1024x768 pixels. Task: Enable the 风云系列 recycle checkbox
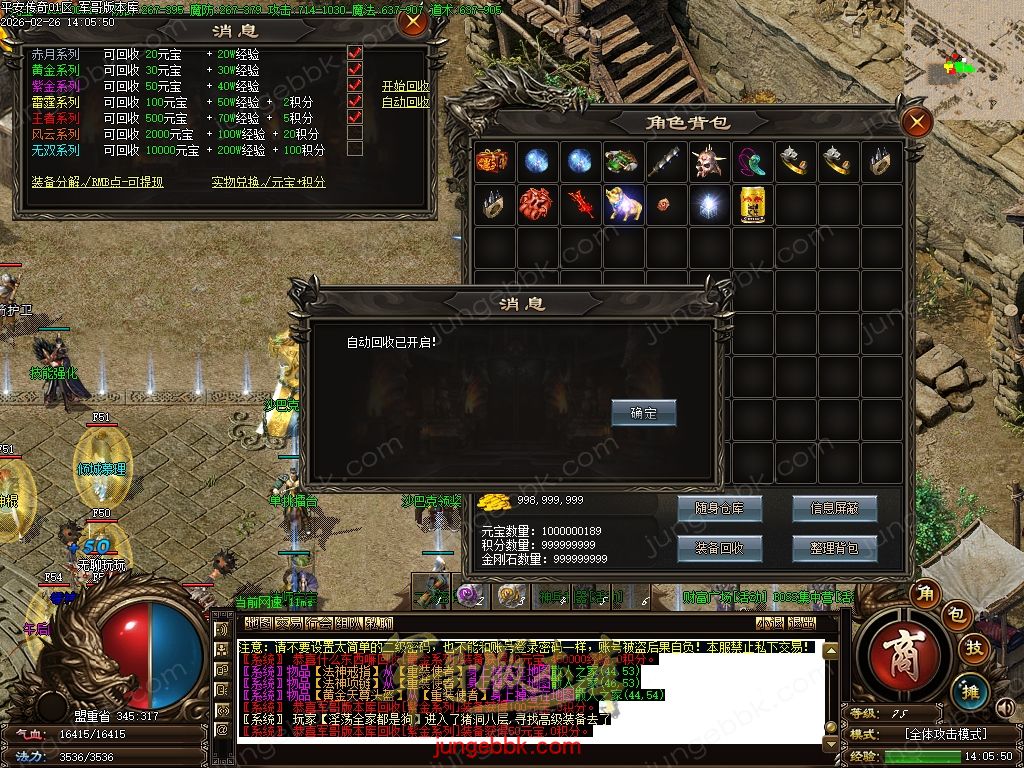(x=354, y=134)
